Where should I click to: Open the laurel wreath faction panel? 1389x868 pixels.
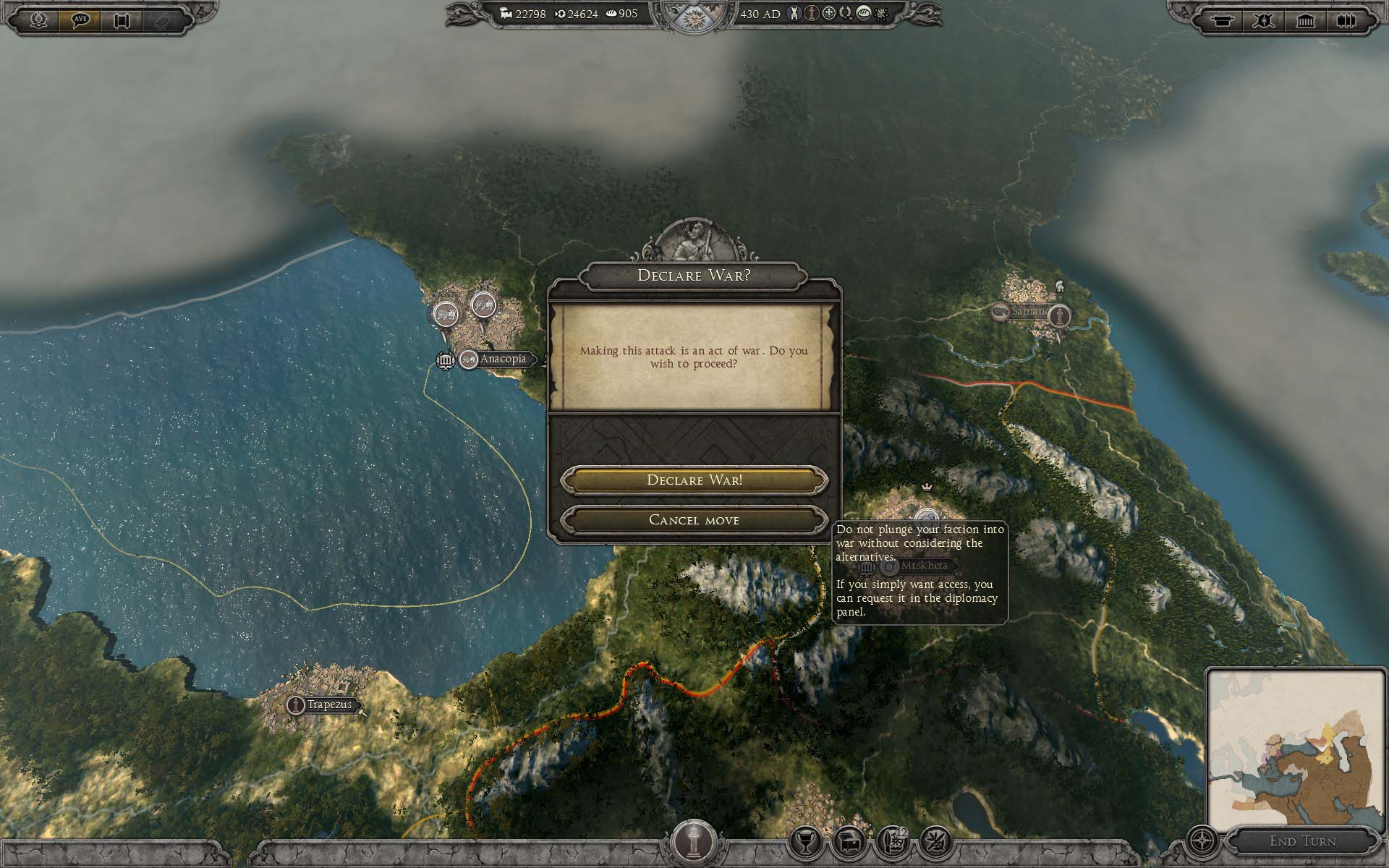[38, 20]
